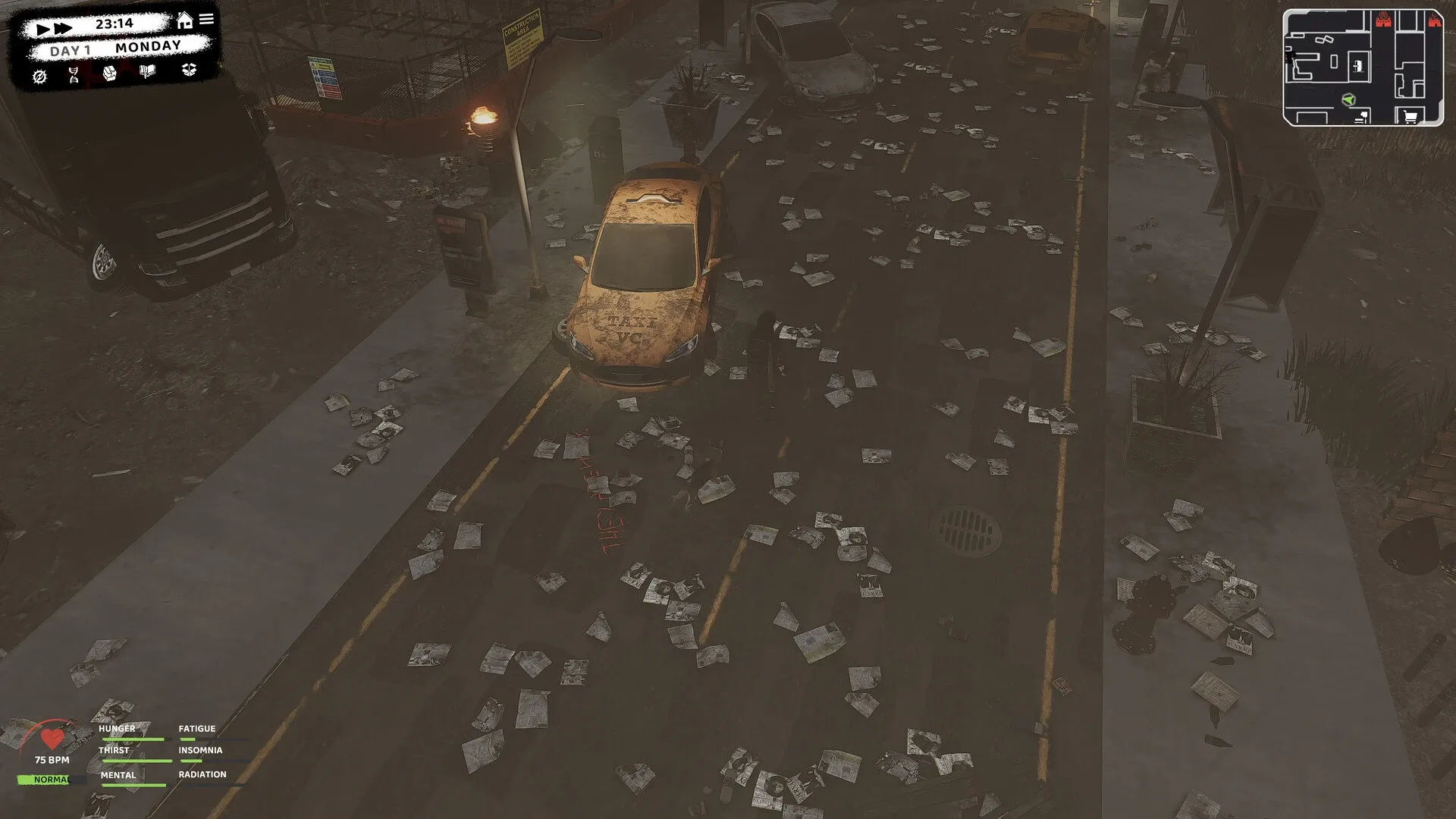Open the hamburger game menu
The height and width of the screenshot is (819, 1456).
206,18
